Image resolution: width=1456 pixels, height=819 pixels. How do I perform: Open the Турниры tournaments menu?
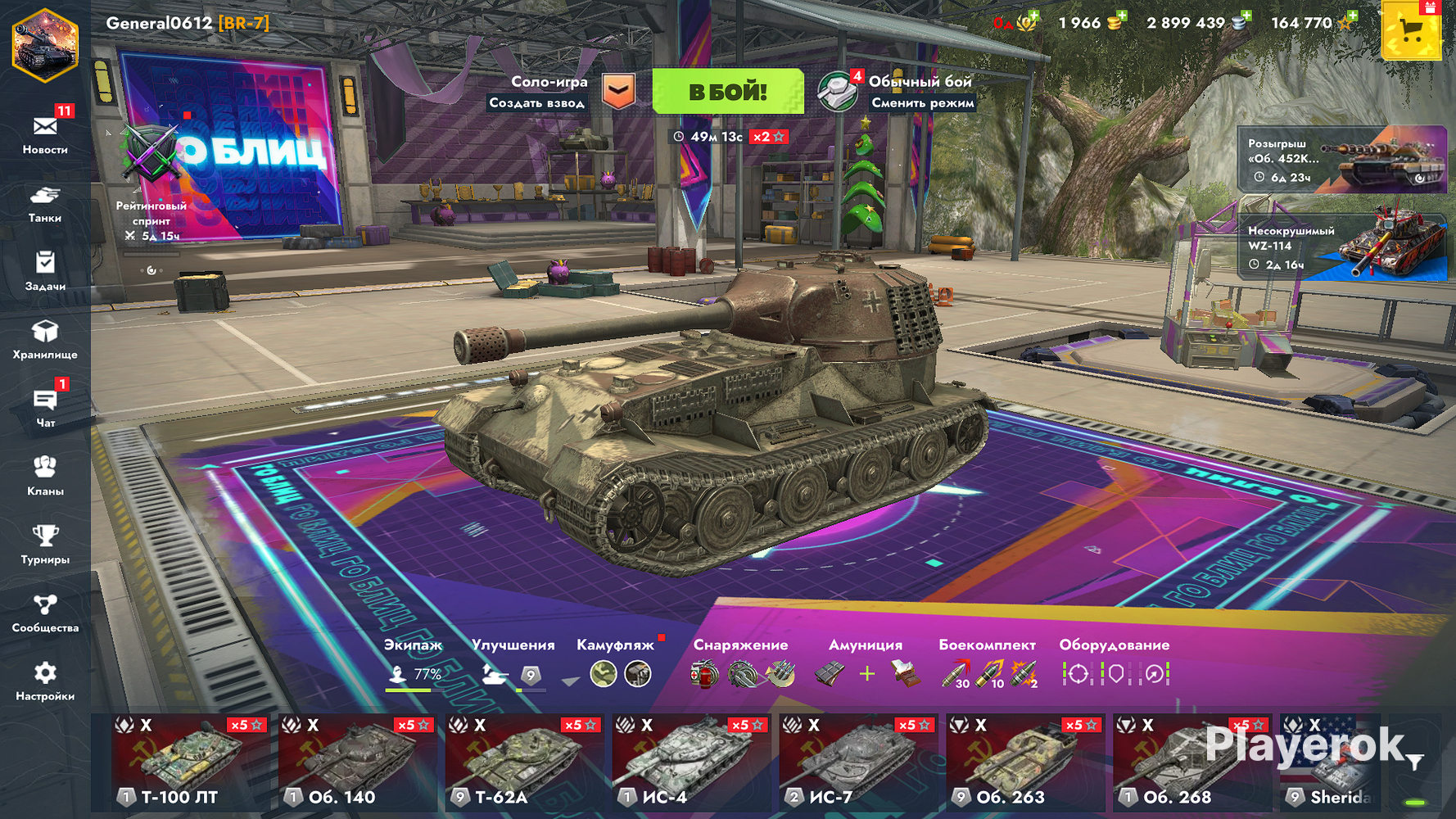pos(45,545)
